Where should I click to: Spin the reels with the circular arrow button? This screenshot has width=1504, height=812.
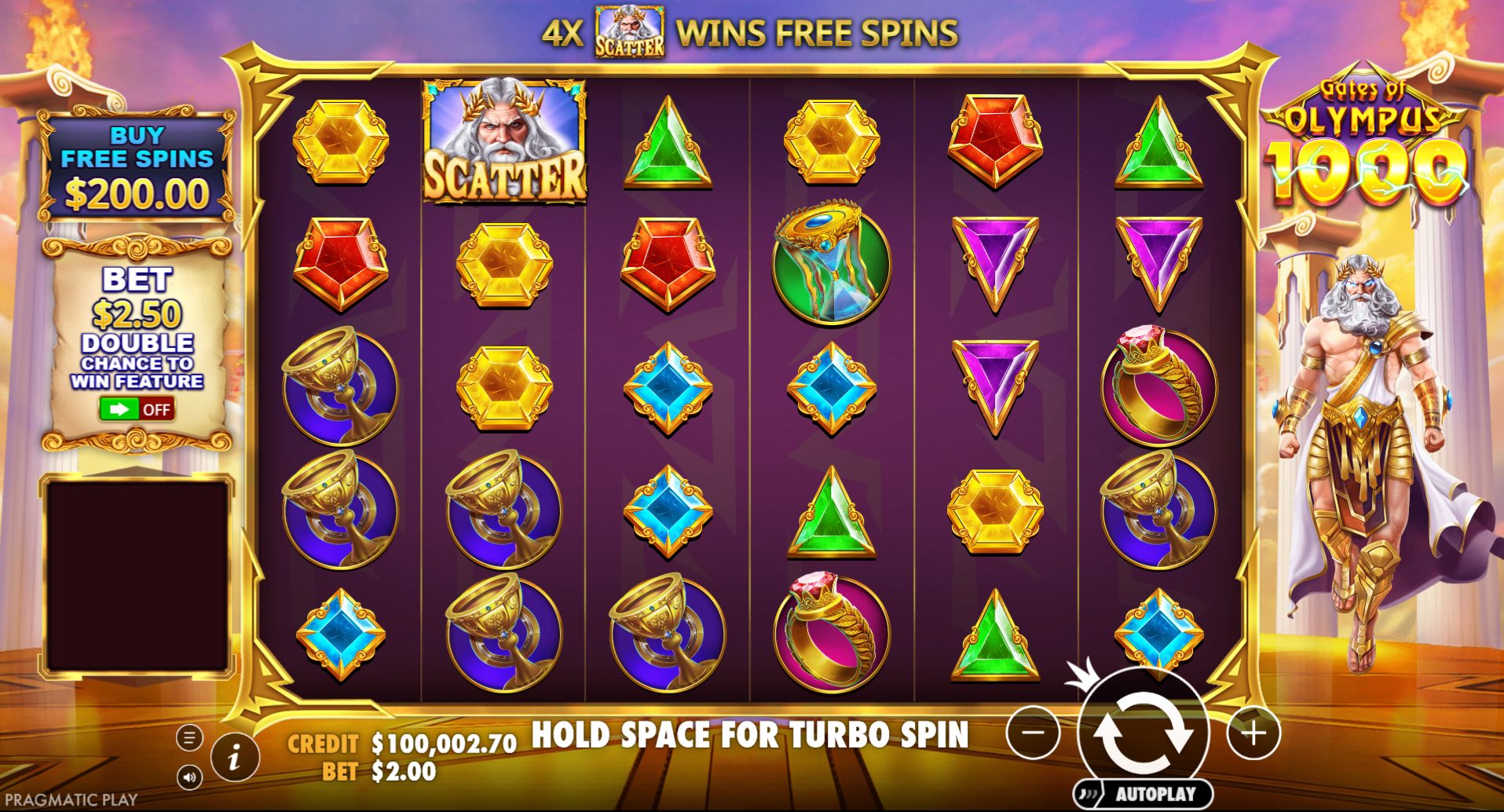(x=1143, y=733)
